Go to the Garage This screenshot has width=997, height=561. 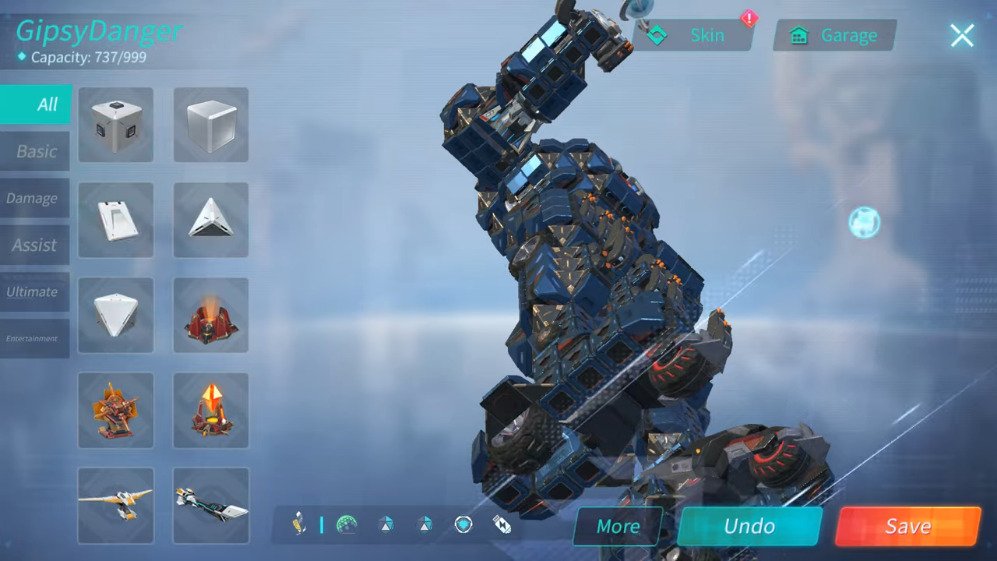835,36
